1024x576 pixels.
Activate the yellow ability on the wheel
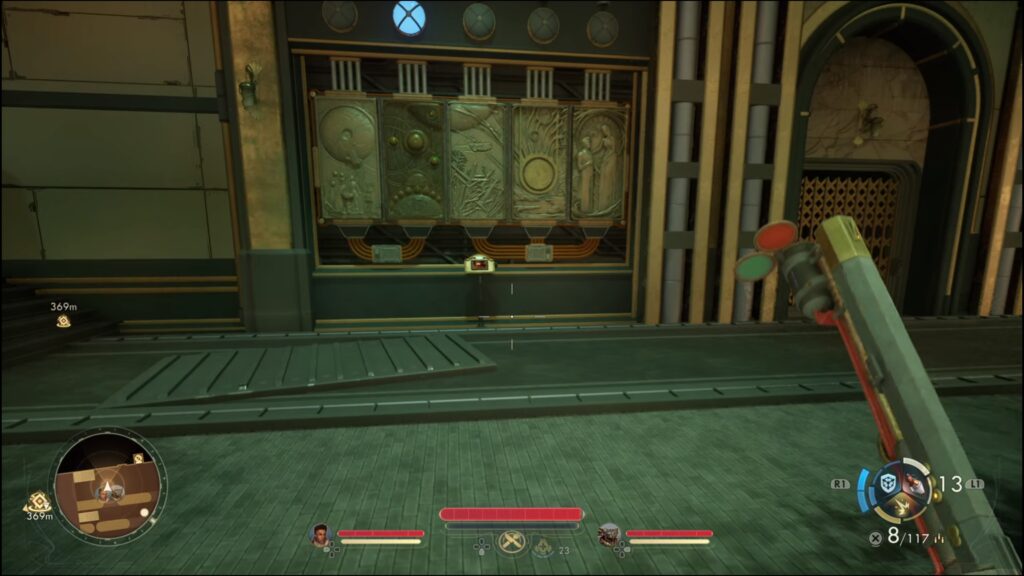pos(901,508)
